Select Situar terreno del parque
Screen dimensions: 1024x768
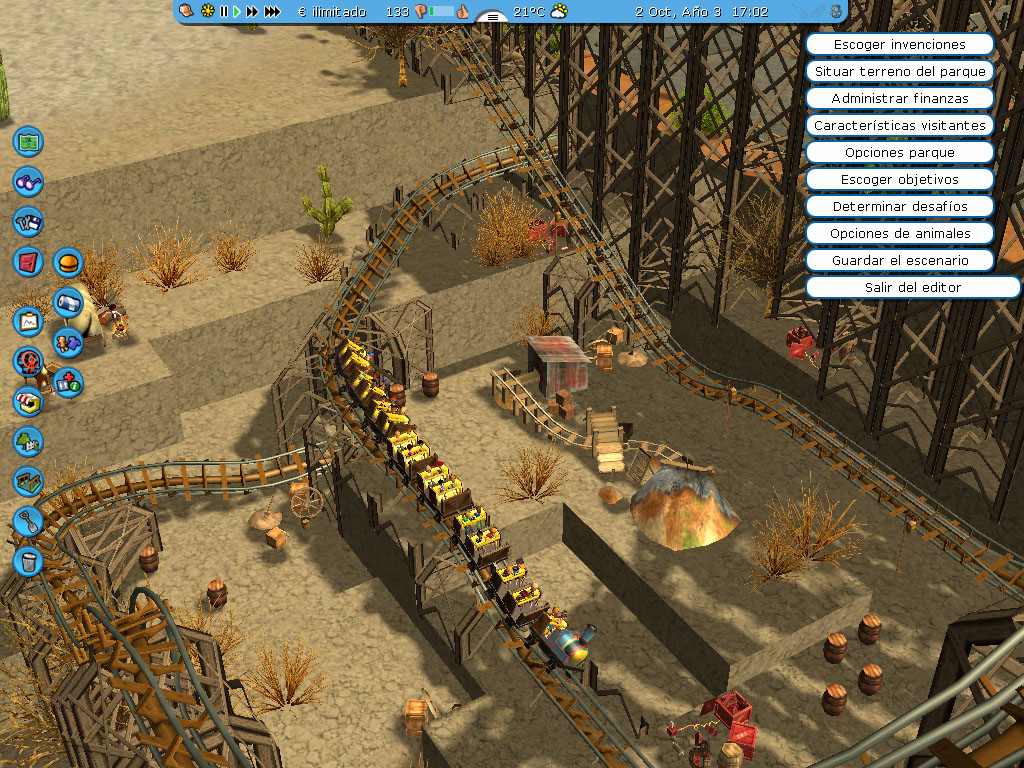click(899, 71)
